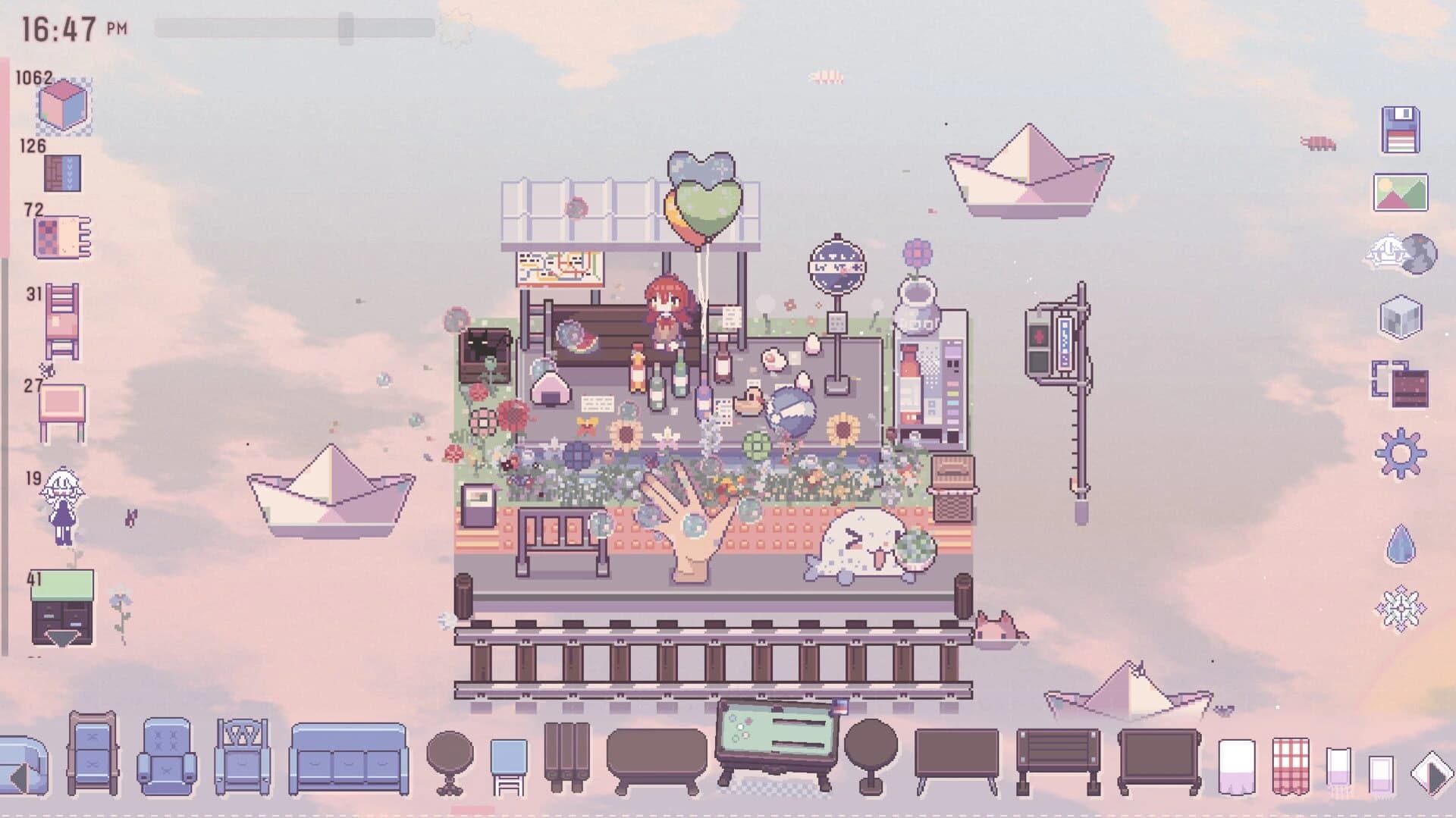Select the 3D cube view icon
Image resolution: width=1456 pixels, height=818 pixels.
(1399, 315)
